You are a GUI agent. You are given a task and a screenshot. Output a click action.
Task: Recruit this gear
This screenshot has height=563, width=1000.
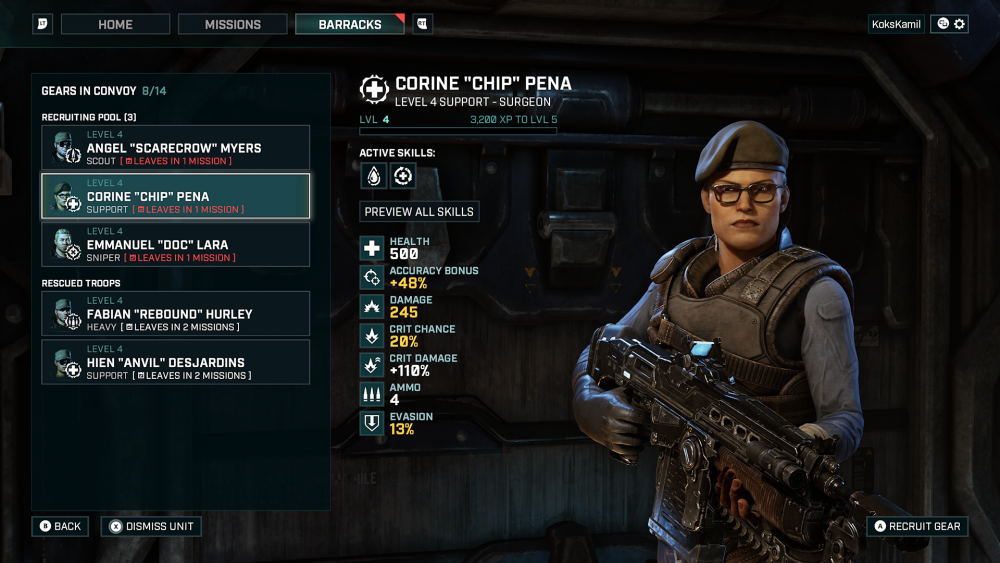coord(917,526)
